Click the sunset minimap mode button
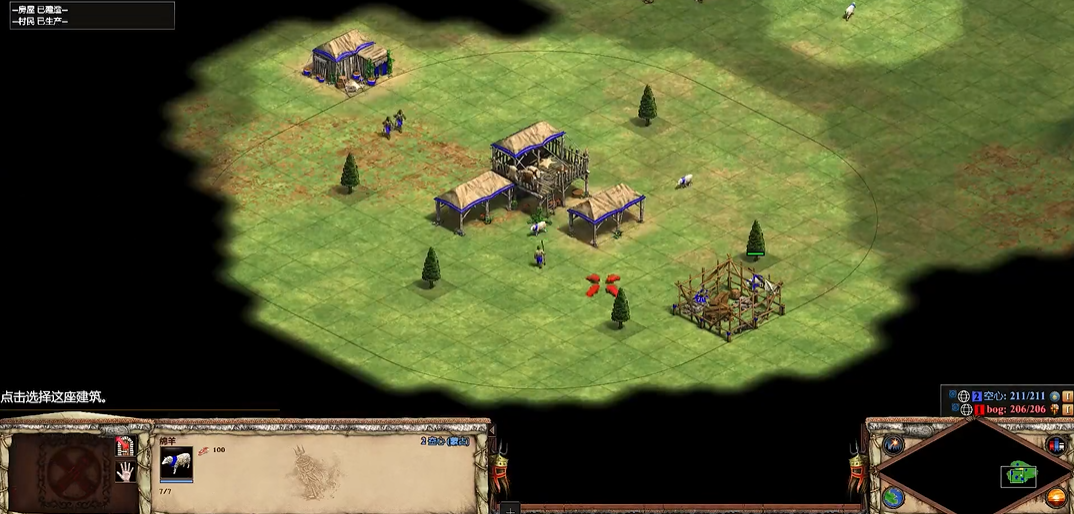 (x=1055, y=497)
